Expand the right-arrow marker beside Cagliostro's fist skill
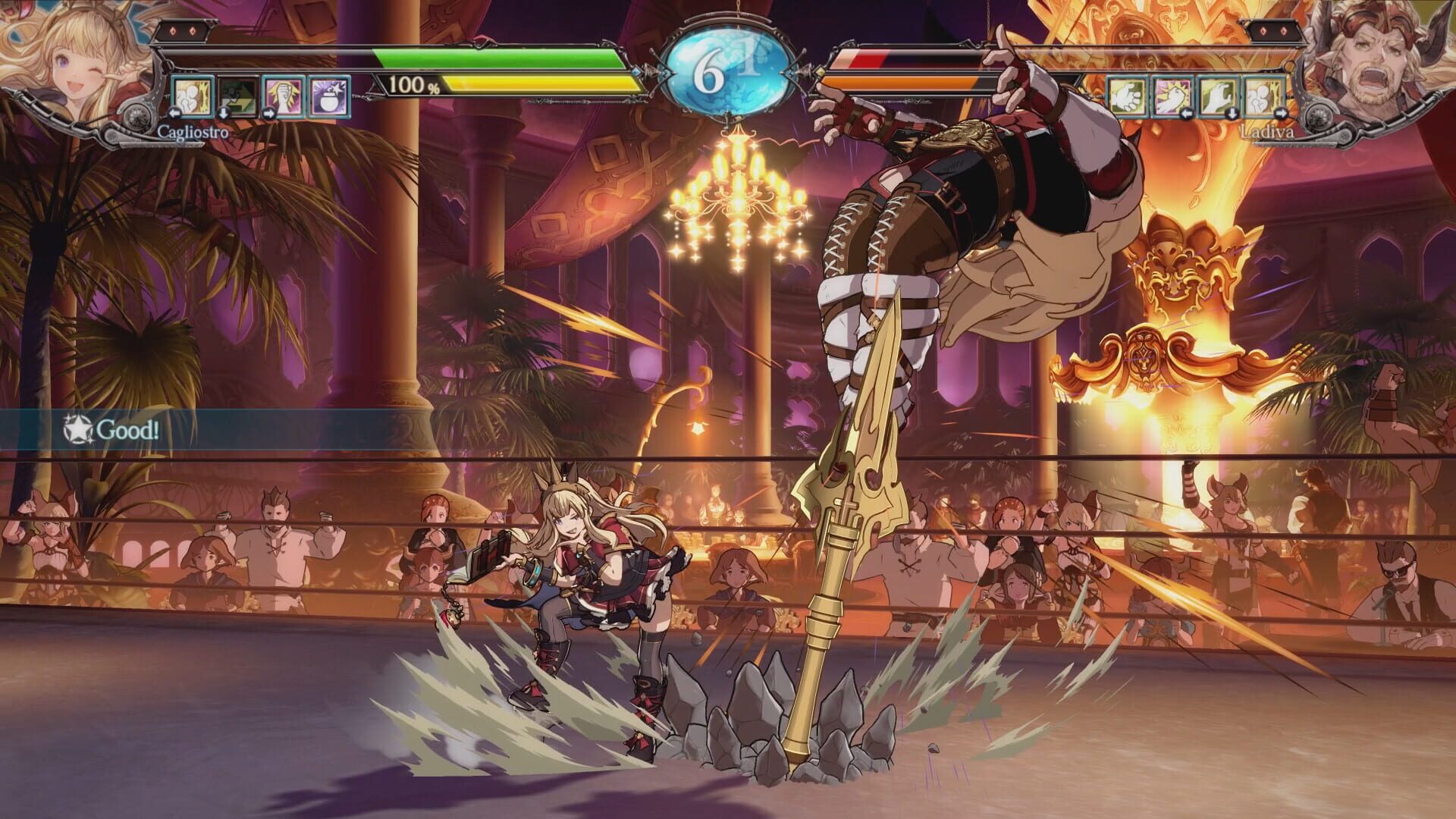The width and height of the screenshot is (1456, 819). (268, 114)
